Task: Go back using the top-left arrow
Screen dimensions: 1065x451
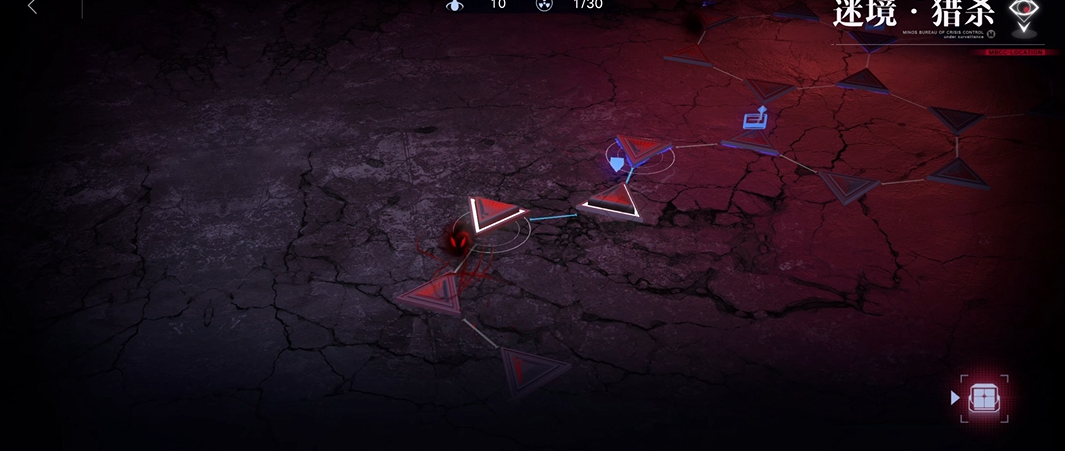Action: (x=32, y=8)
